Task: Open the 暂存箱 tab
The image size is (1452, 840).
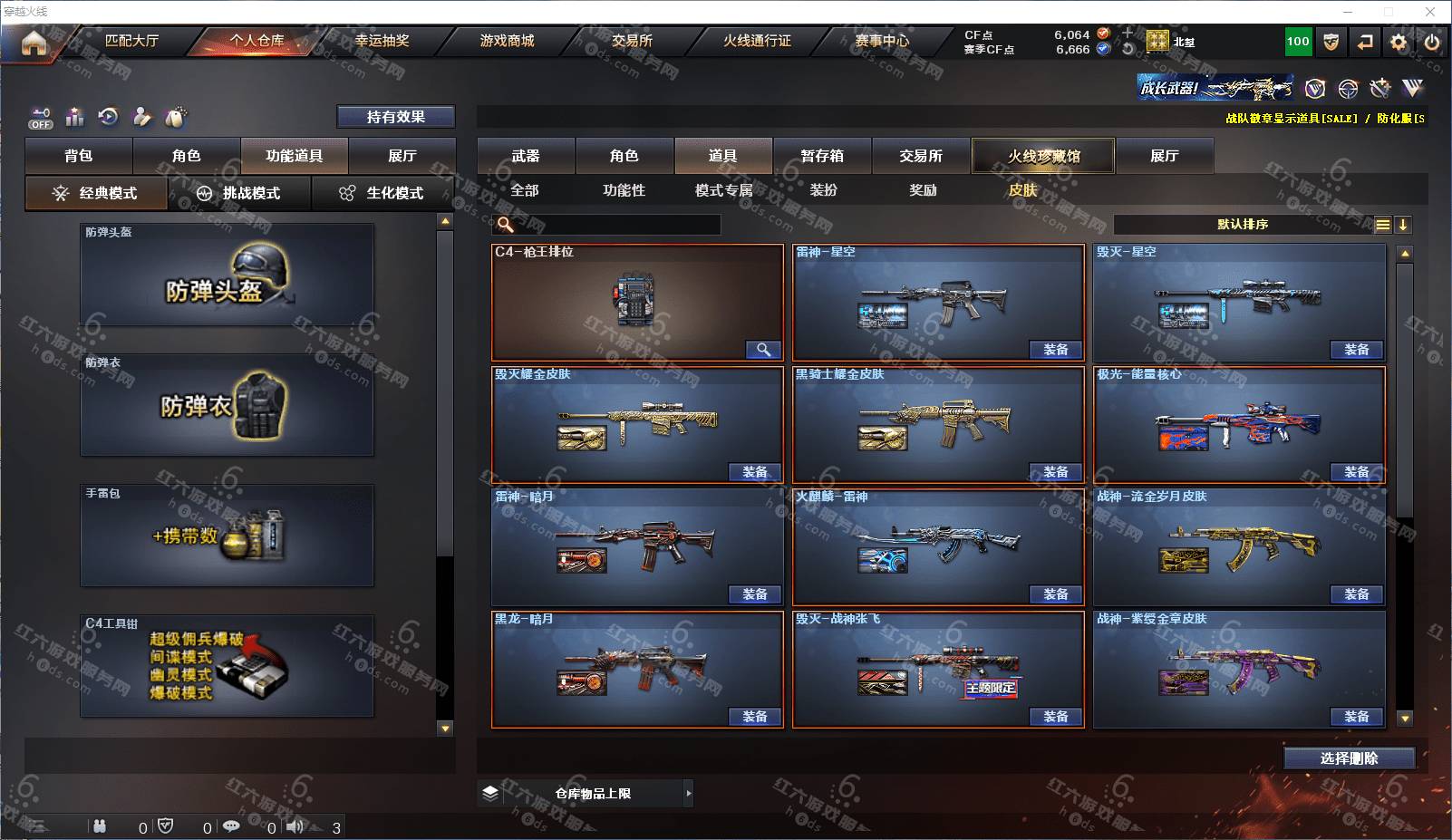Action: point(822,156)
